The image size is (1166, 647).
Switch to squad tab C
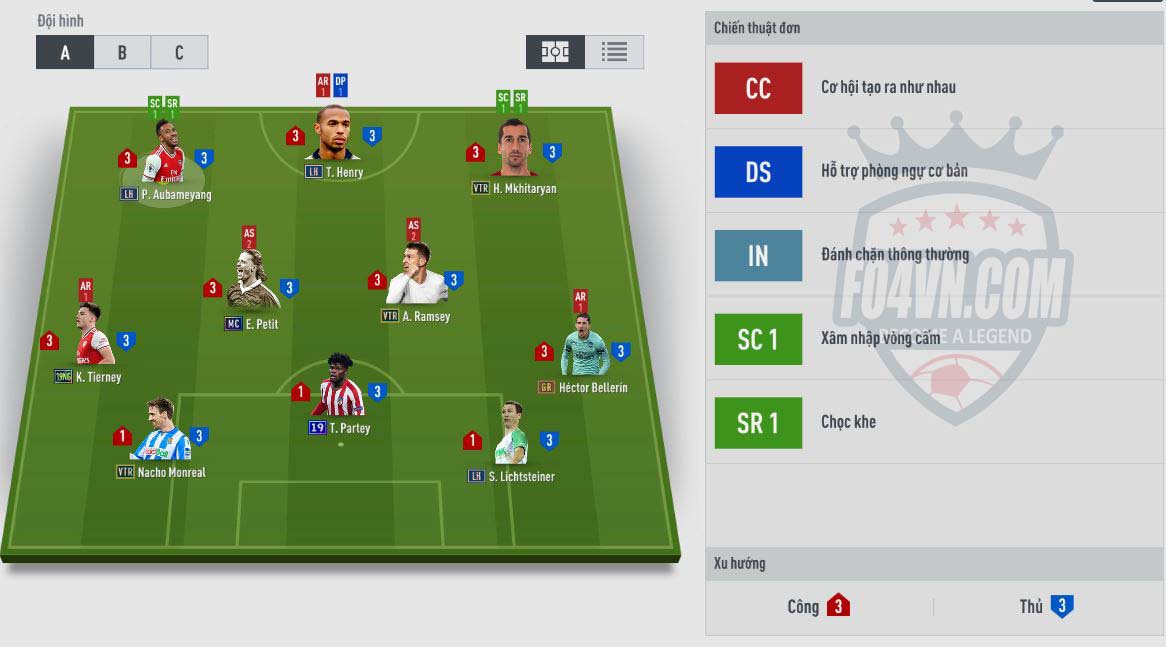coord(179,53)
